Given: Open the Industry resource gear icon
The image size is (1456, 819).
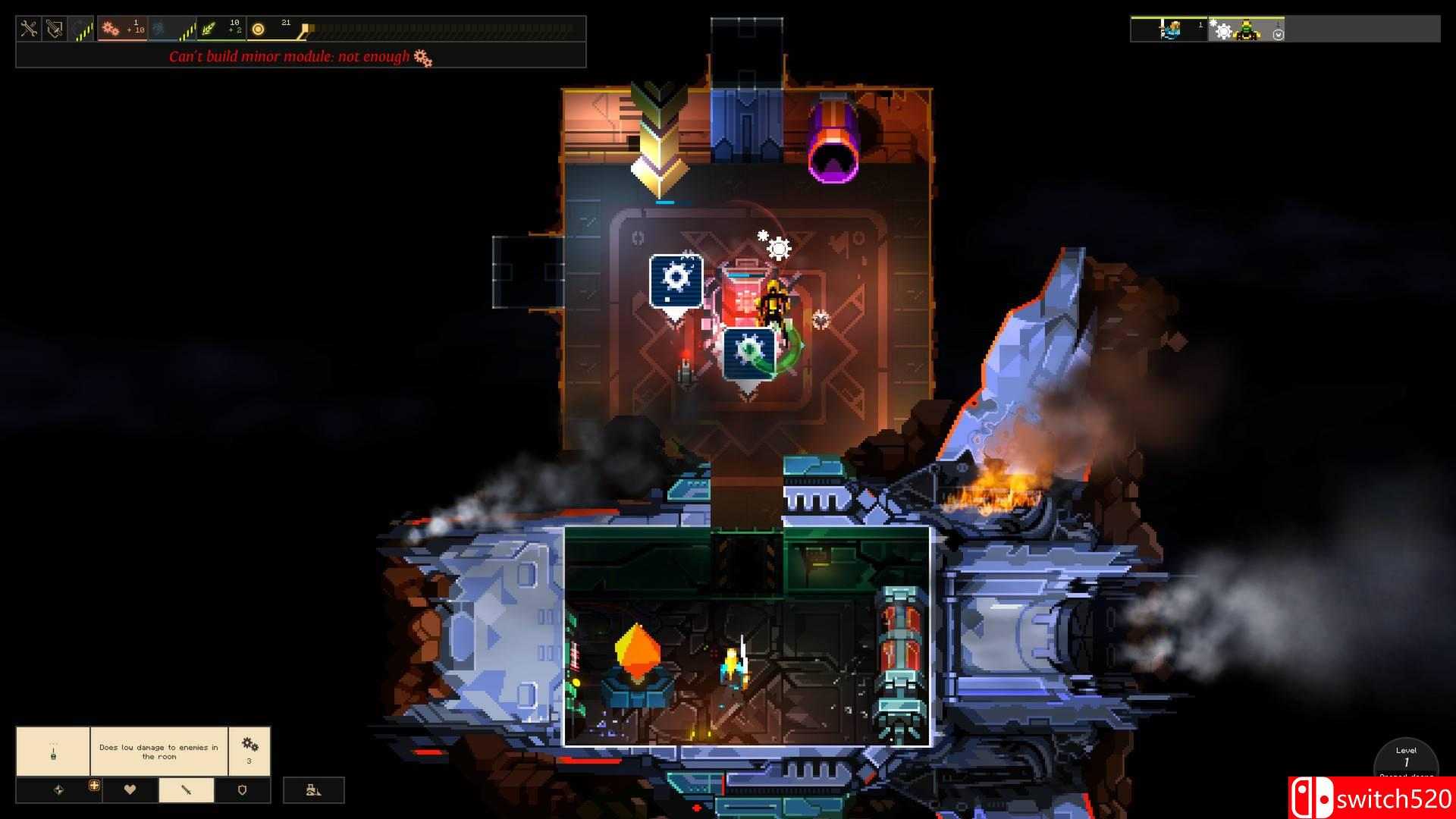Looking at the screenshot, I should pos(109,29).
